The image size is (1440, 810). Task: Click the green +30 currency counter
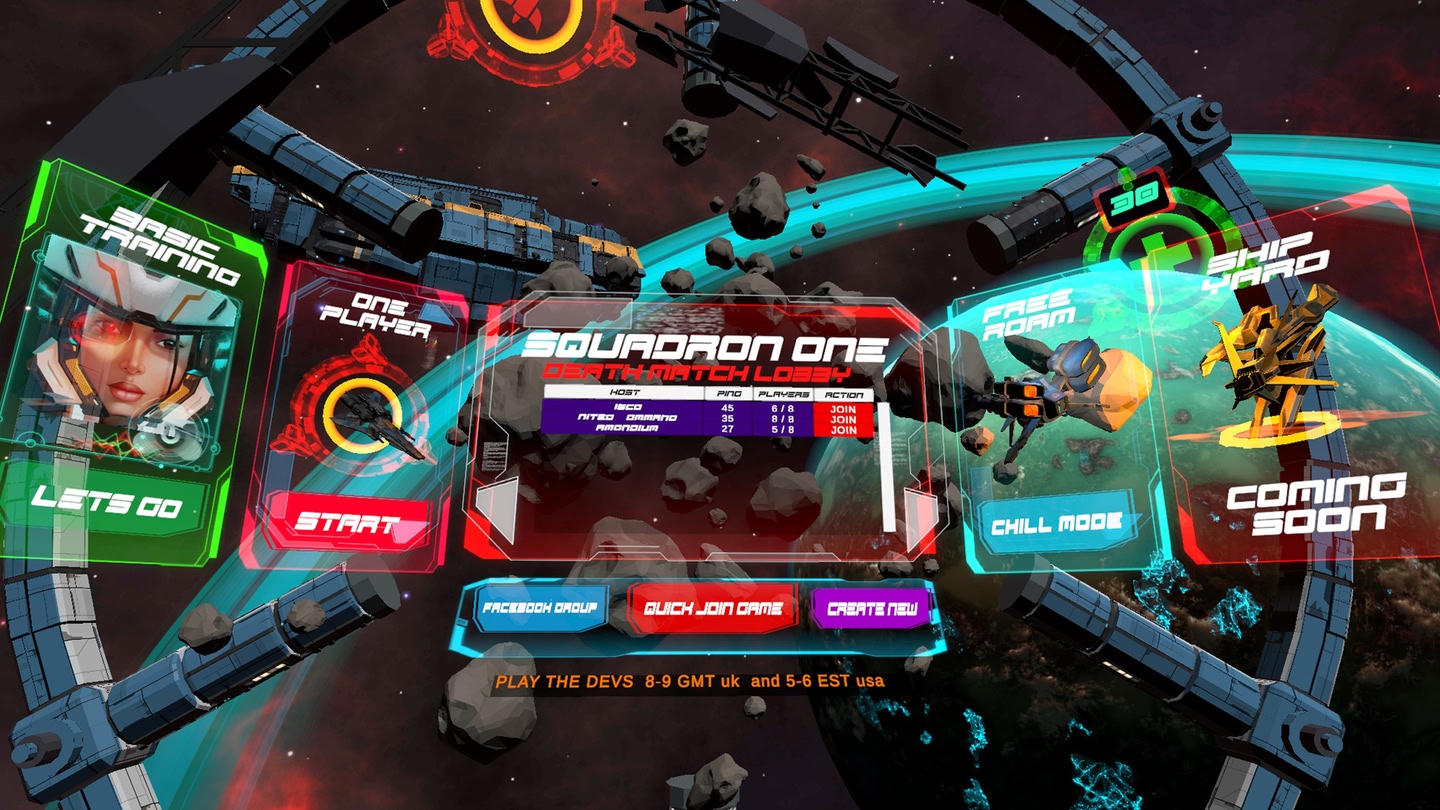click(1135, 200)
